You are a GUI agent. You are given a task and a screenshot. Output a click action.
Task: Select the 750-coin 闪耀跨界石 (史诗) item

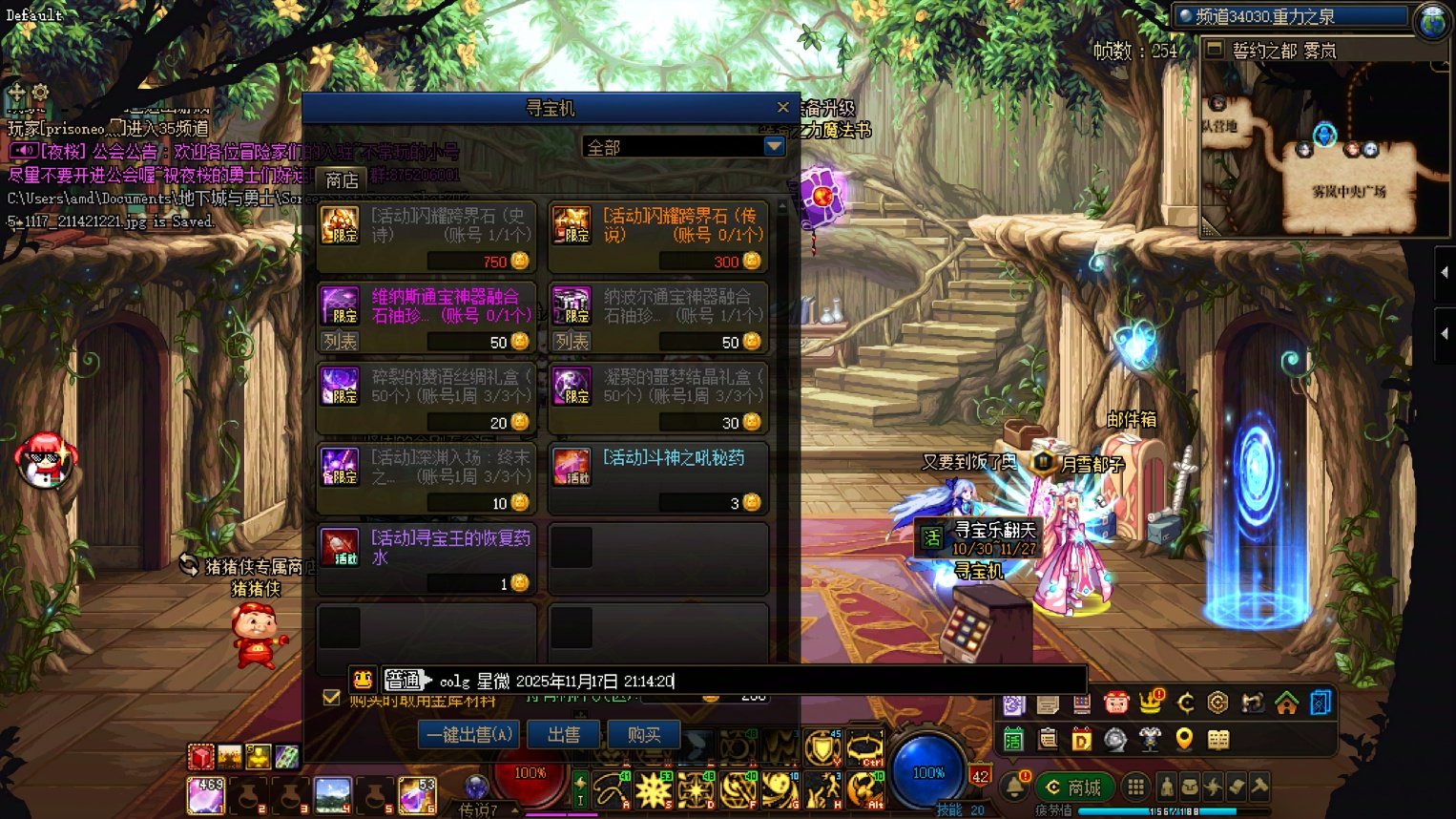coord(426,236)
